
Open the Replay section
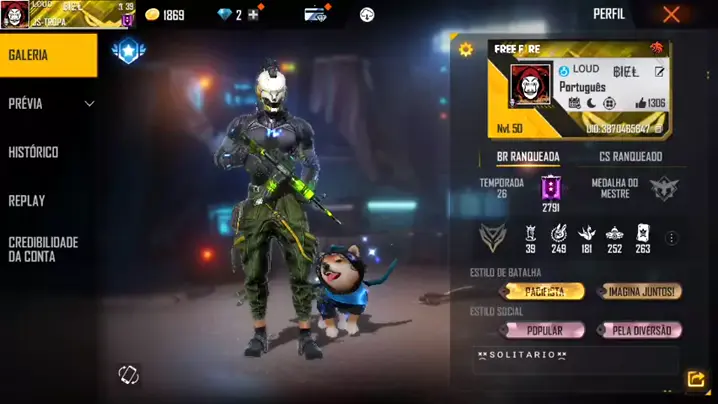click(x=27, y=200)
